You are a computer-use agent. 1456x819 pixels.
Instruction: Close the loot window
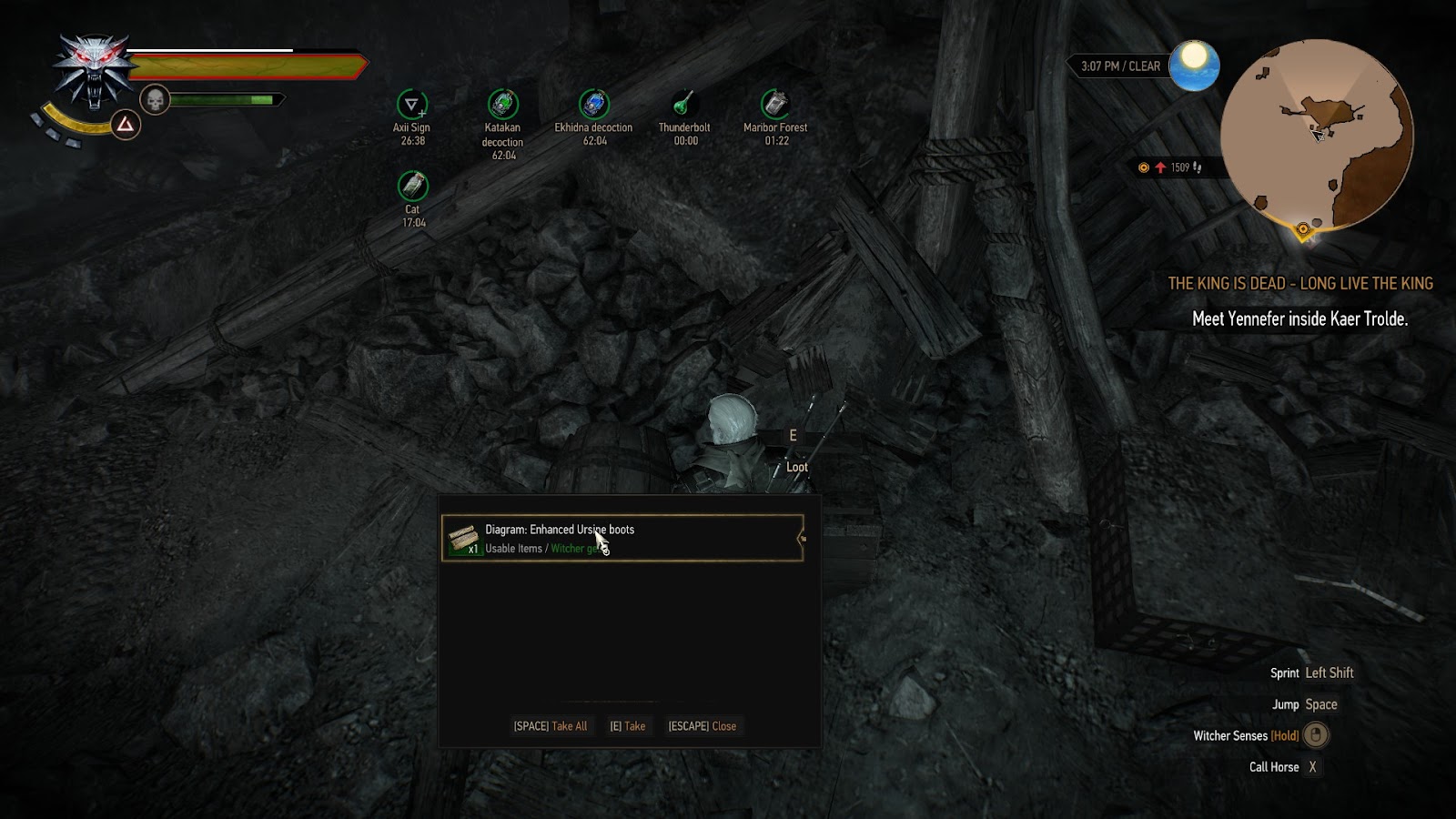[702, 726]
